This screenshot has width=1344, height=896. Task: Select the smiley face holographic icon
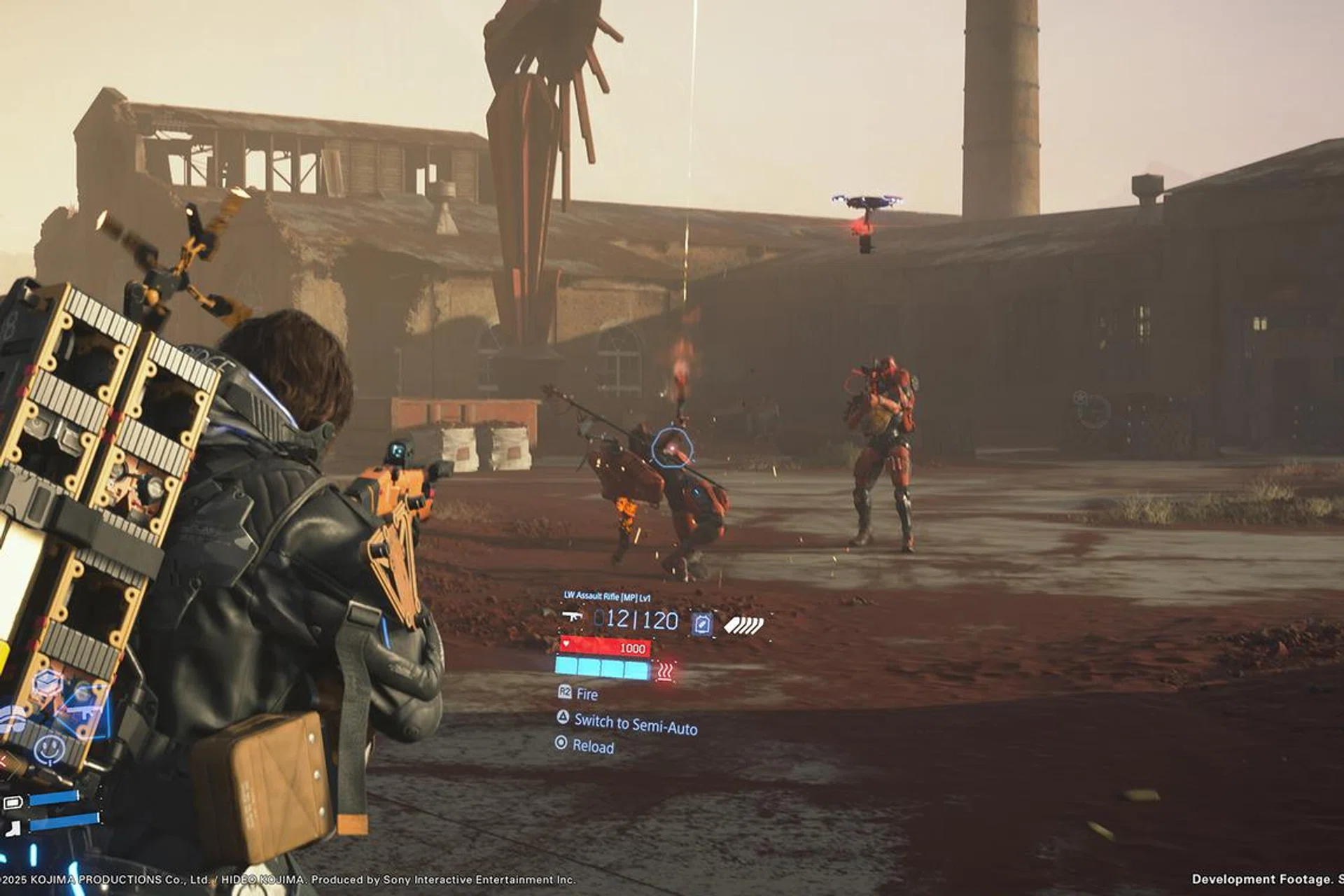coord(50,748)
